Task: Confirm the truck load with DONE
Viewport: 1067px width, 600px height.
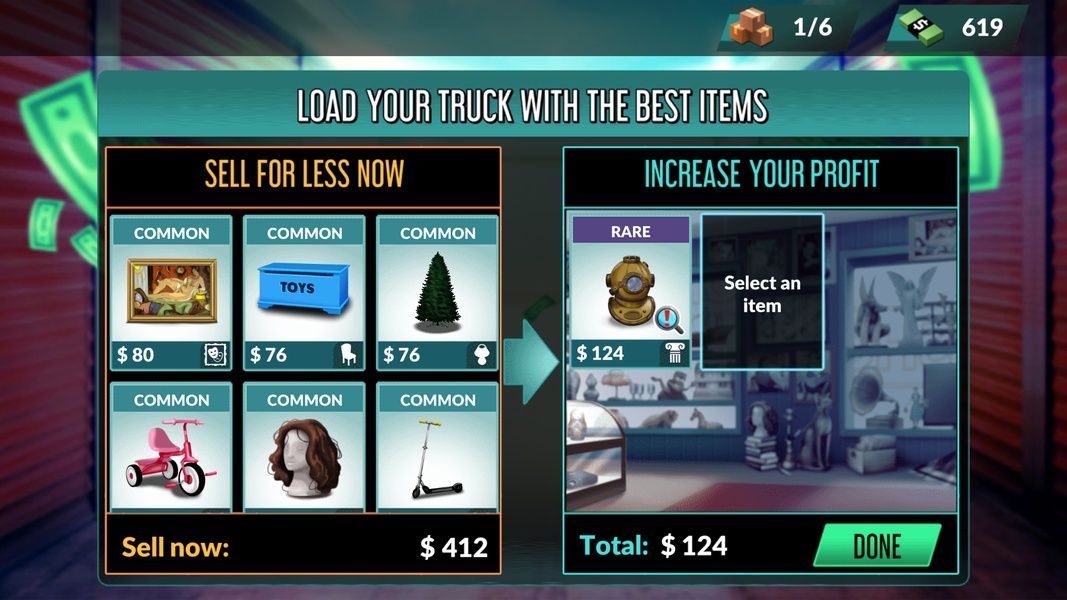Action: pyautogui.click(x=877, y=546)
